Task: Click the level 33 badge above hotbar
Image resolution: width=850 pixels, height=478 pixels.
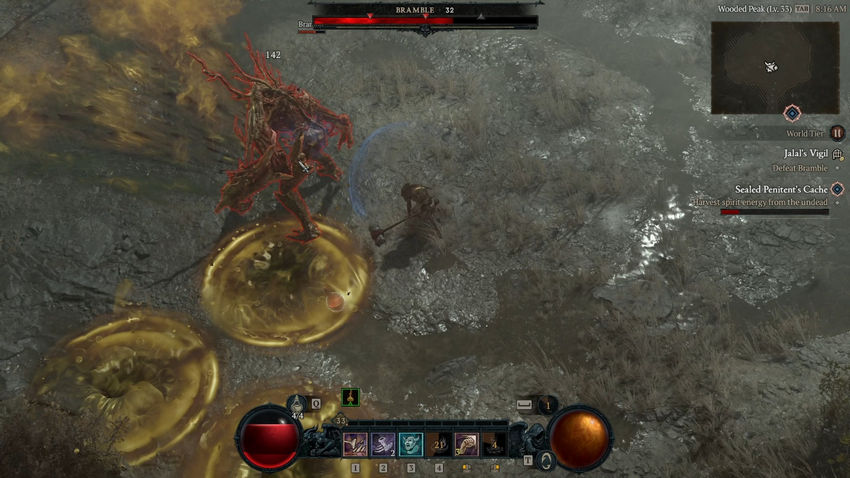Action: (x=340, y=421)
